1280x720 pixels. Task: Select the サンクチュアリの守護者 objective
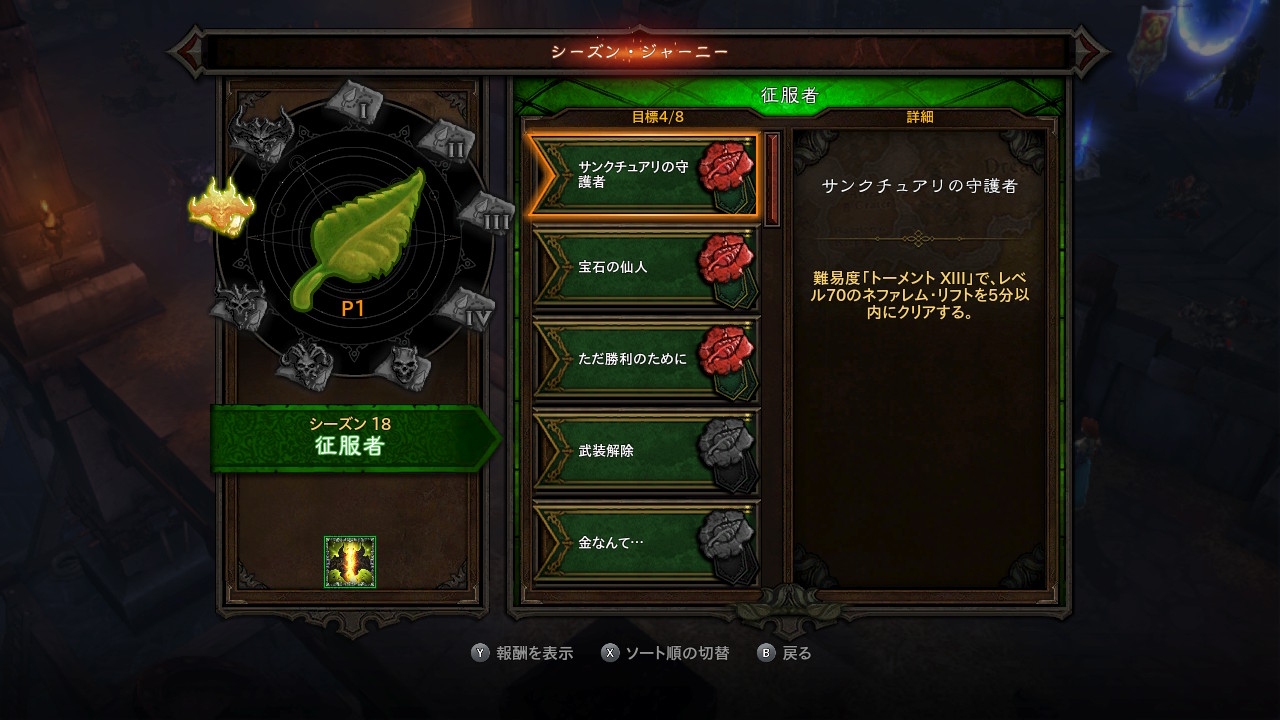point(642,176)
